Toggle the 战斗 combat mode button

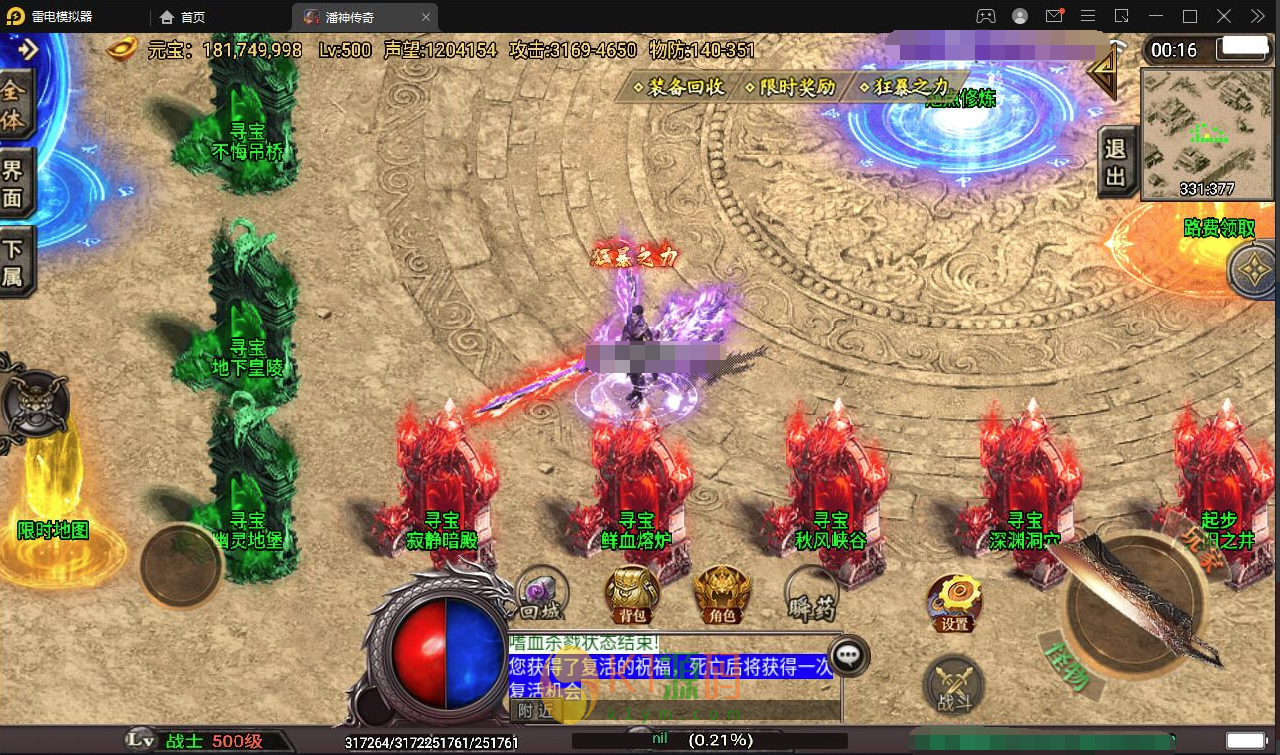coord(954,686)
